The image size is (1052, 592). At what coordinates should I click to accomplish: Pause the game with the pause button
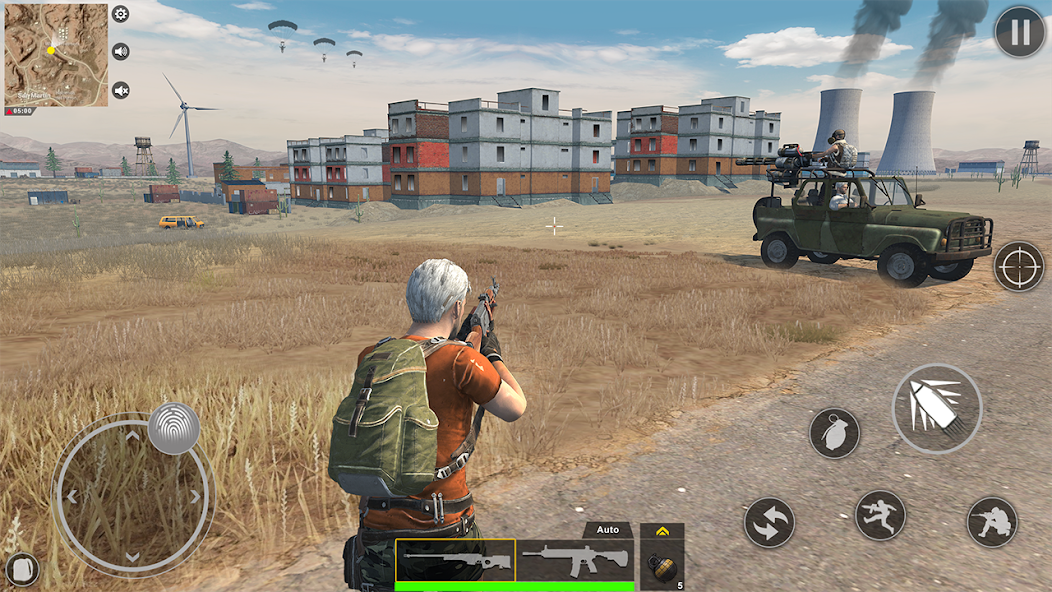(1019, 33)
